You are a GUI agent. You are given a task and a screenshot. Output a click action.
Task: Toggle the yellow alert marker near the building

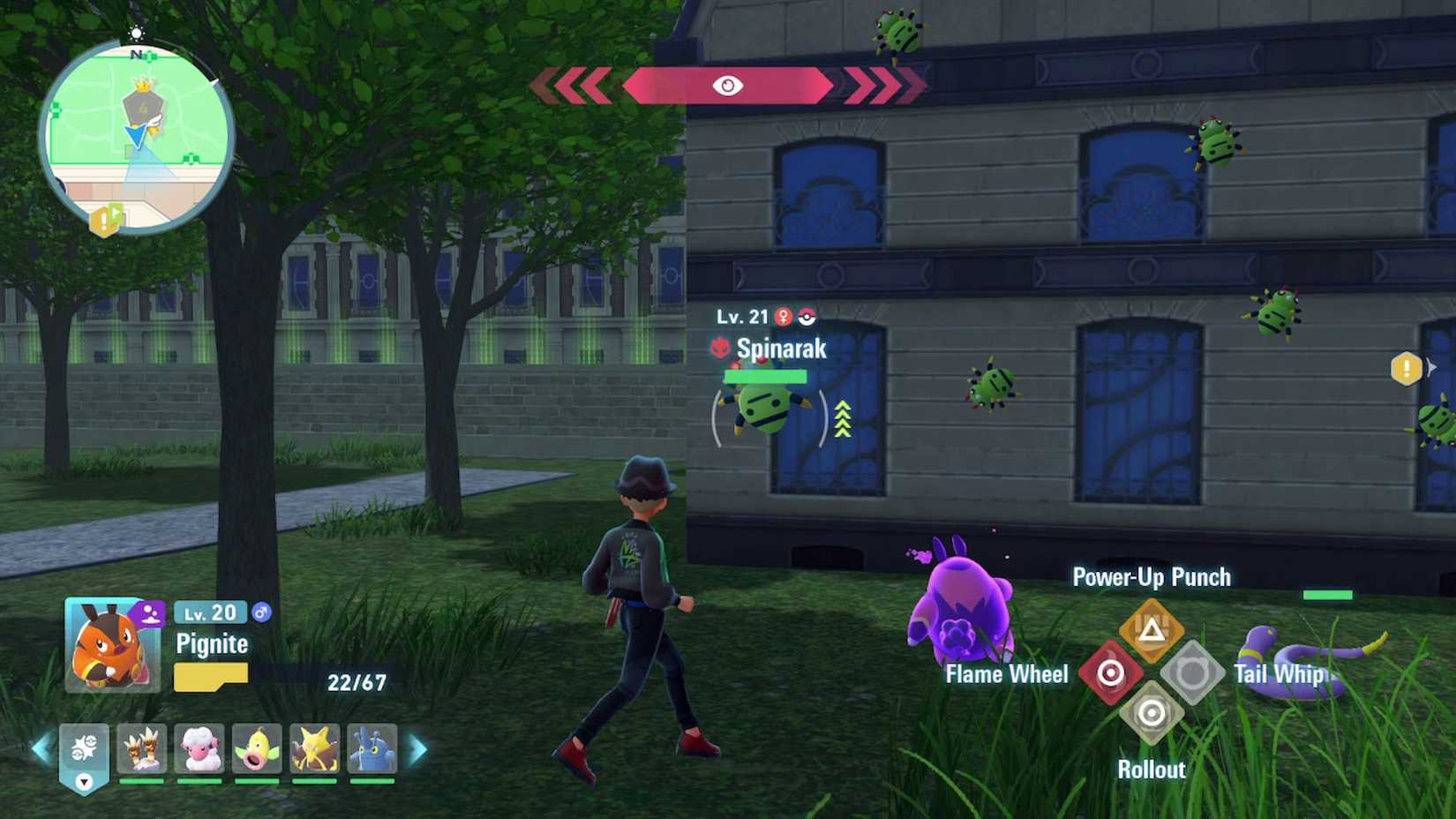click(x=1407, y=368)
